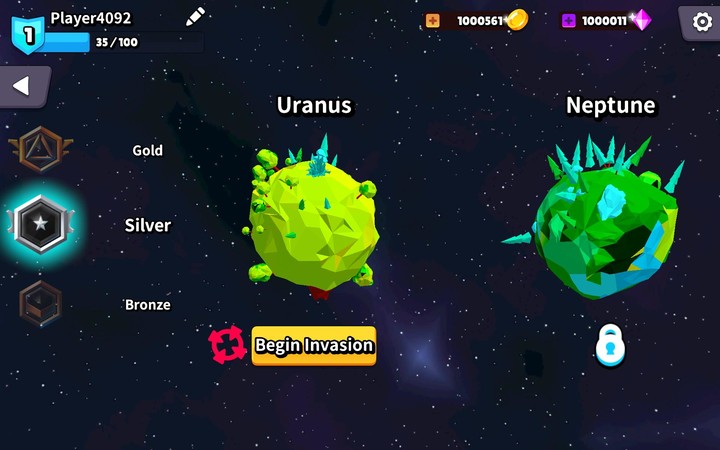The image size is (720, 450).
Task: Add more gold coins with the plus
Action: tap(432, 20)
